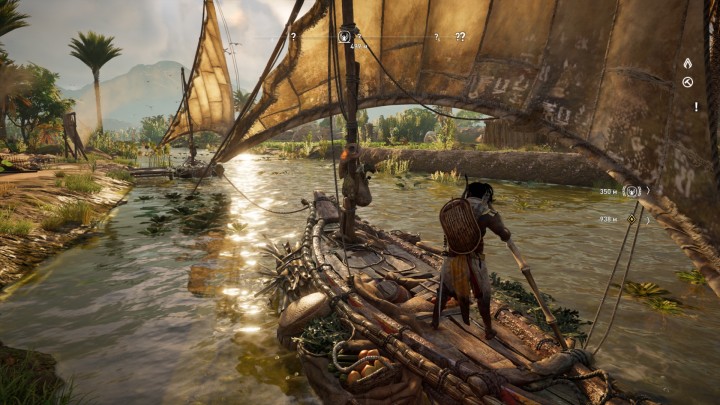720x405 pixels.
Task: Select the 350 m objective marker
Action: coord(631,191)
